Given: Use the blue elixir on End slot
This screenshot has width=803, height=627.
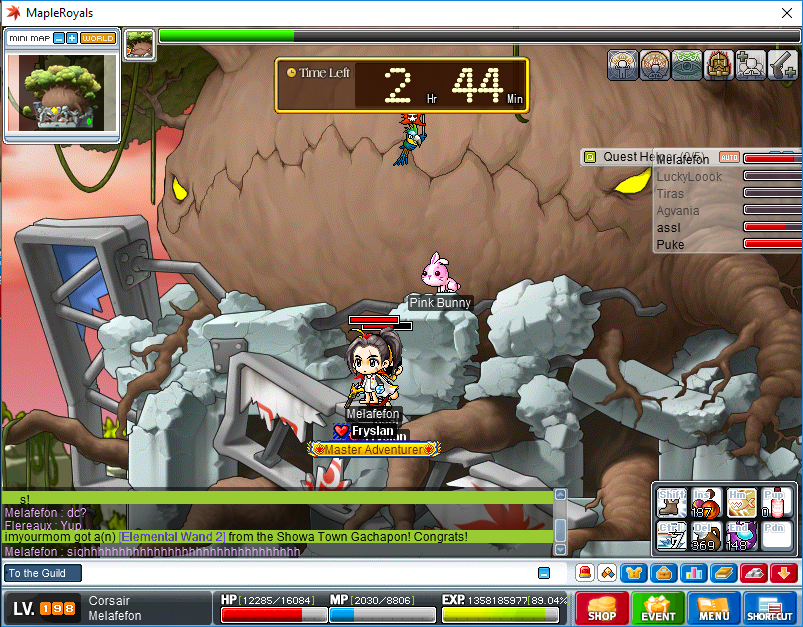Looking at the screenshot, I should 740,535.
